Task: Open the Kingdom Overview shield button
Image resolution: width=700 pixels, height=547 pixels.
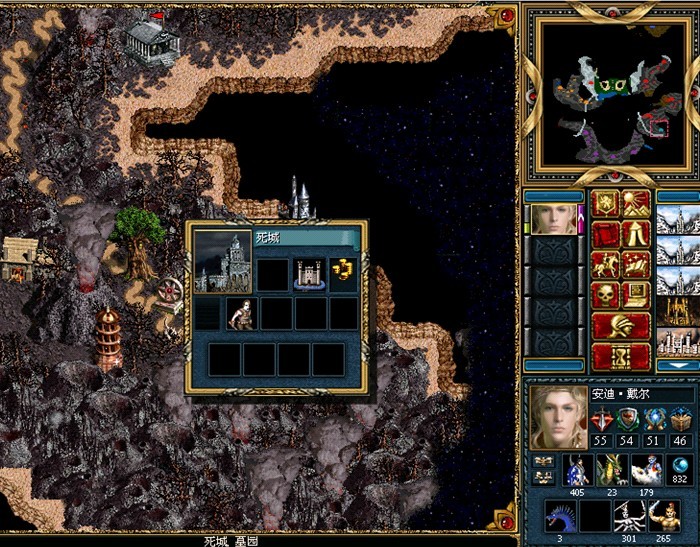Action: [607, 204]
